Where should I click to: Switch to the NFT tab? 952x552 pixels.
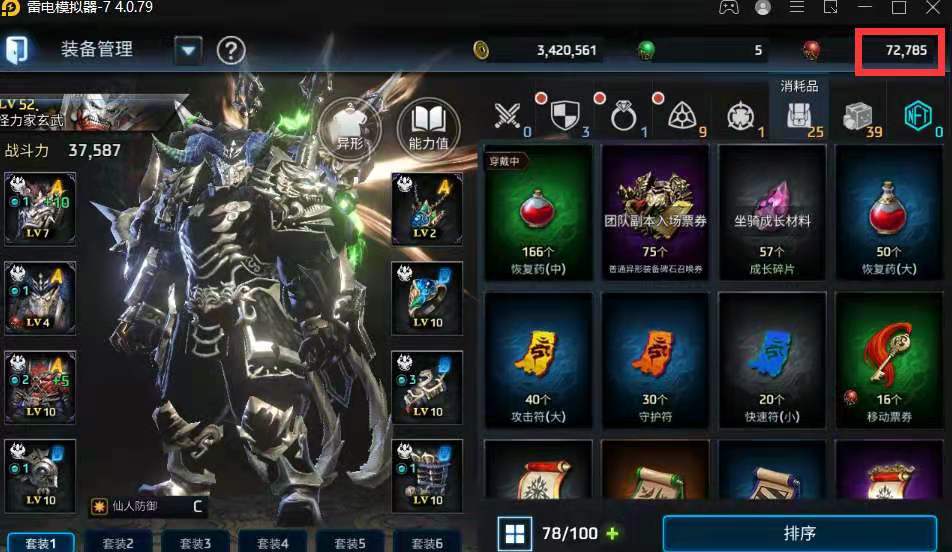click(917, 115)
